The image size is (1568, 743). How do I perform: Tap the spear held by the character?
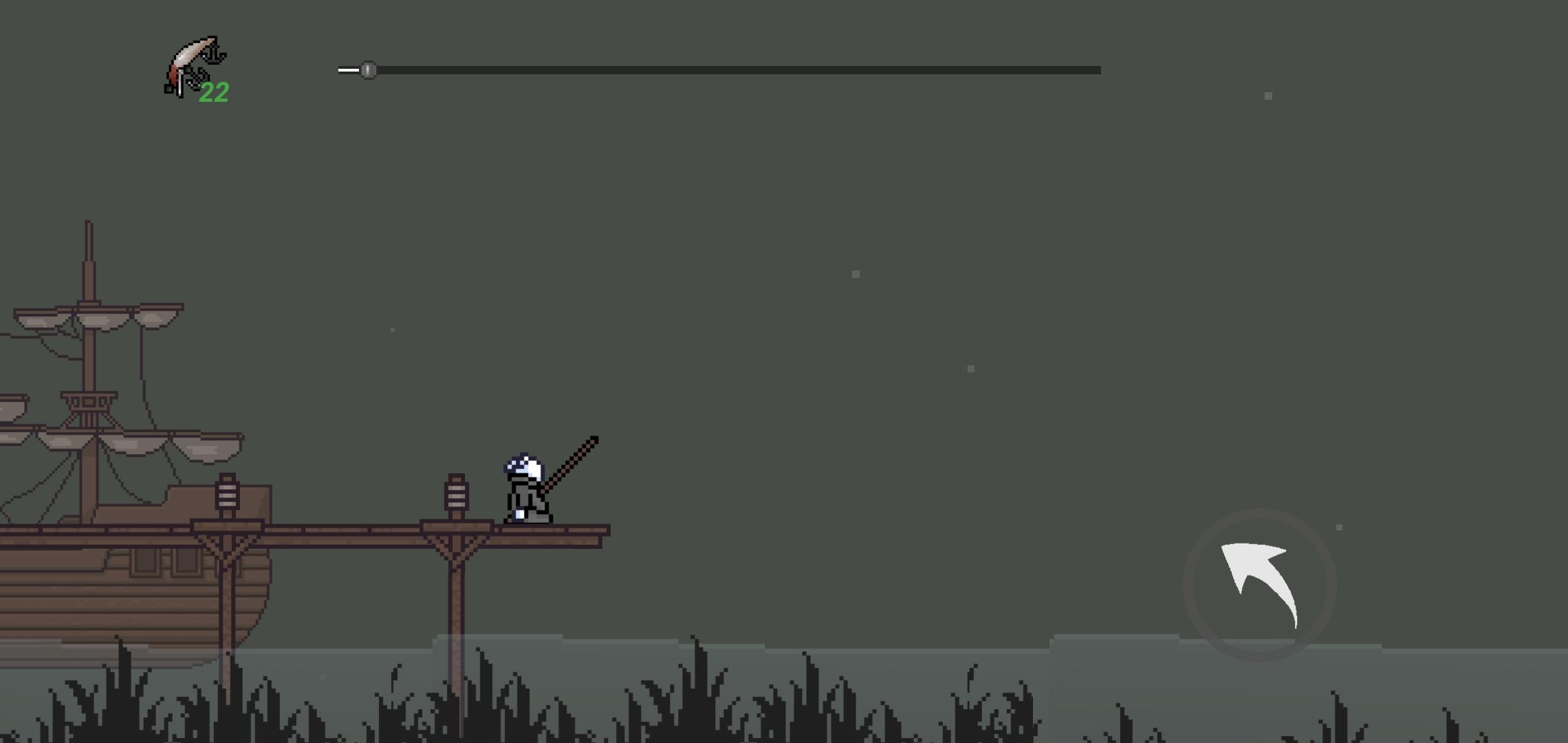tap(571, 461)
